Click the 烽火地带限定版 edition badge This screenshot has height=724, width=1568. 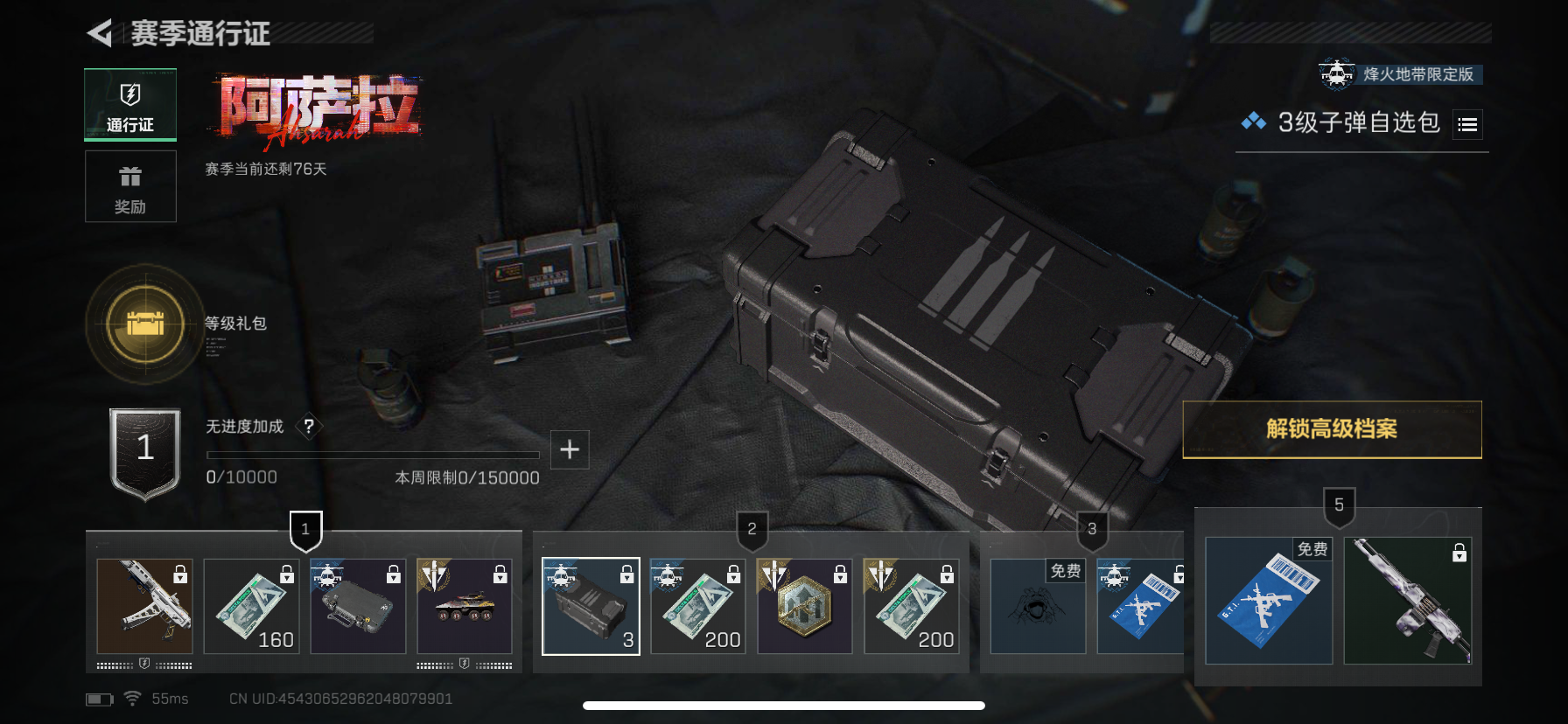click(x=1402, y=74)
